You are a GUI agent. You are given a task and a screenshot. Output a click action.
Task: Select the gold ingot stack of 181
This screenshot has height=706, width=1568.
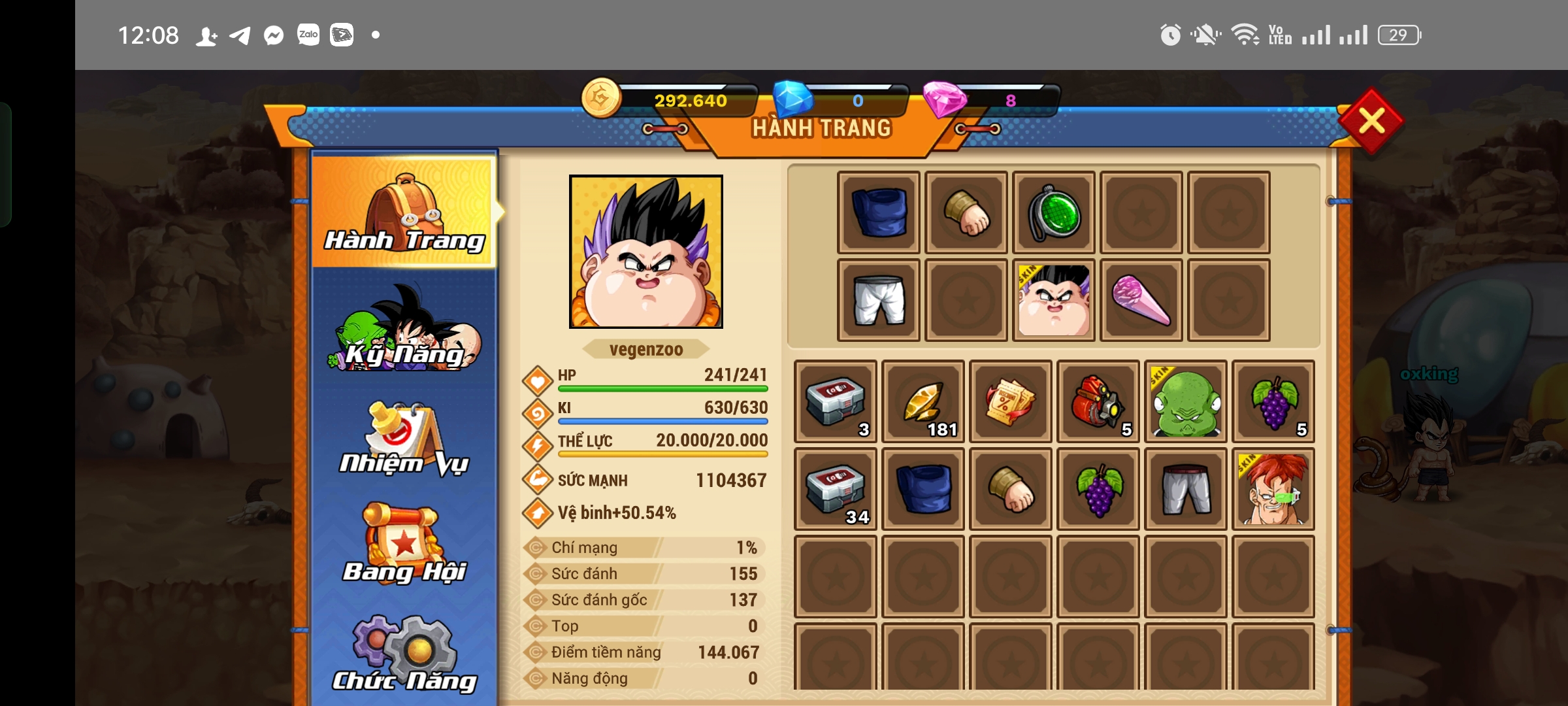pyautogui.click(x=923, y=401)
